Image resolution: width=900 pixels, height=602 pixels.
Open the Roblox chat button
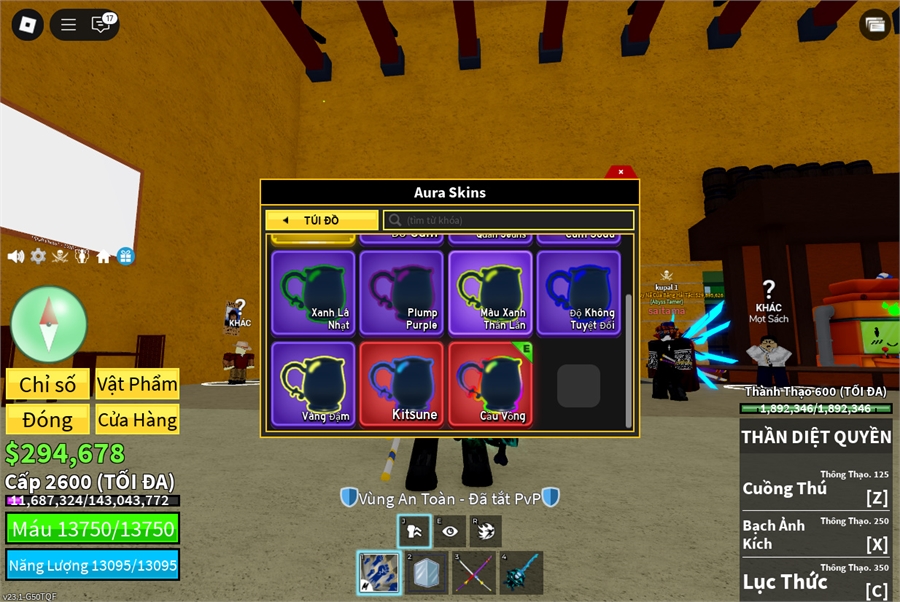(x=102, y=25)
